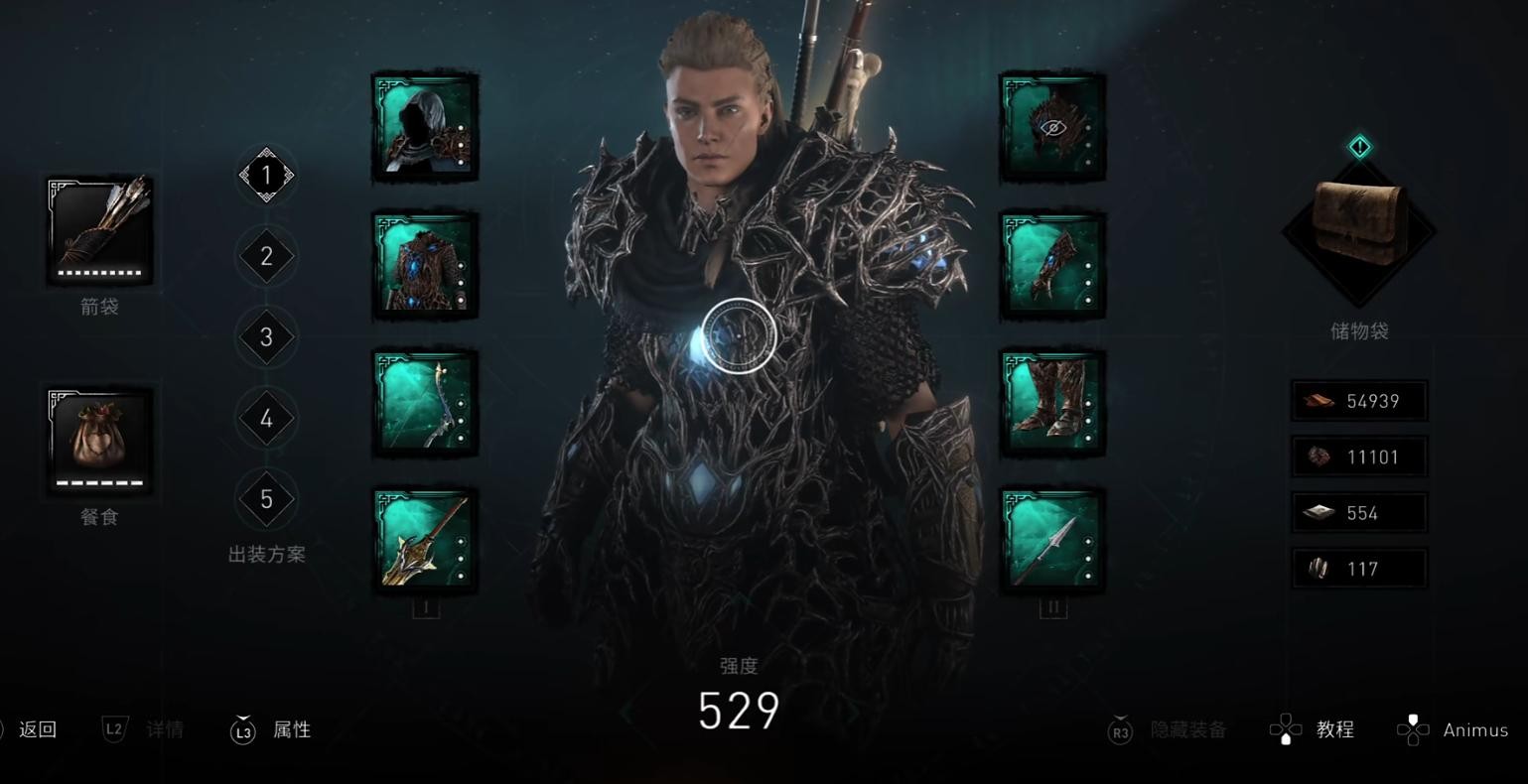Choose the boots armor slot
This screenshot has width=1528, height=784.
(x=1052, y=403)
